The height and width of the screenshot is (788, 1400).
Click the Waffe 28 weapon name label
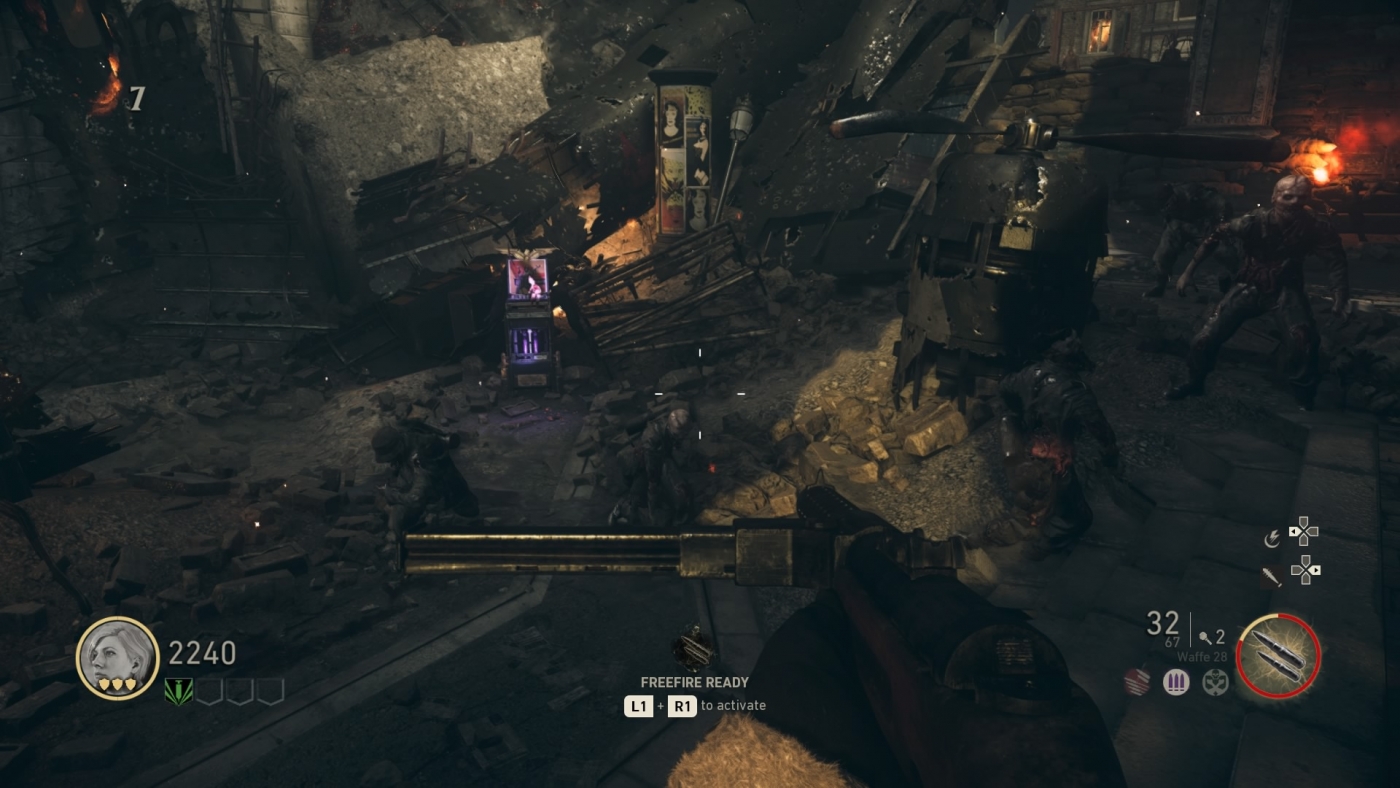tap(1202, 656)
